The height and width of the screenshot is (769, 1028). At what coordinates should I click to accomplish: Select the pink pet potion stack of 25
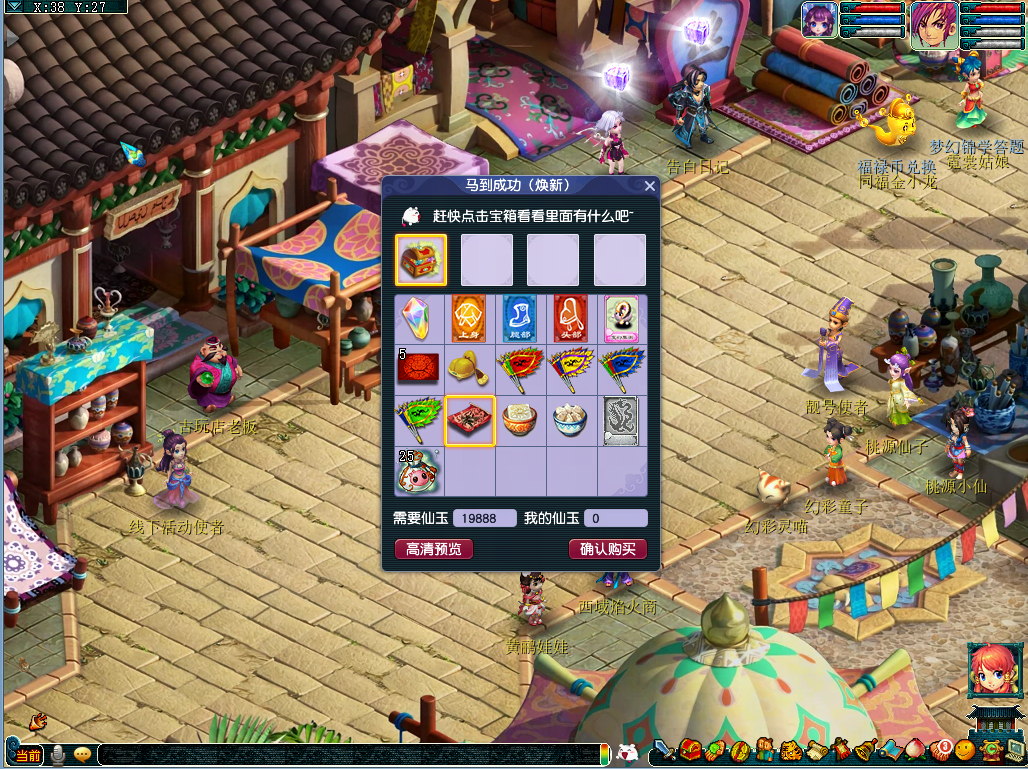(419, 471)
